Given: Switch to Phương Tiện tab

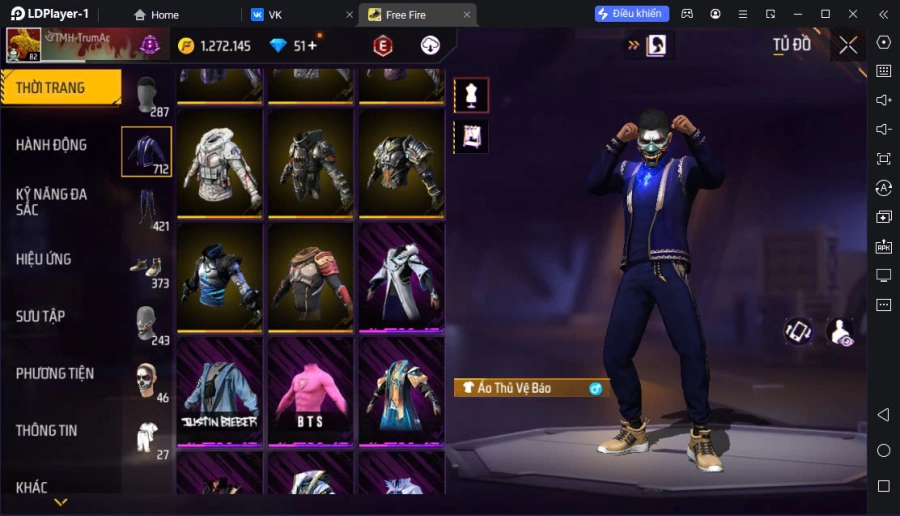Looking at the screenshot, I should pyautogui.click(x=55, y=373).
